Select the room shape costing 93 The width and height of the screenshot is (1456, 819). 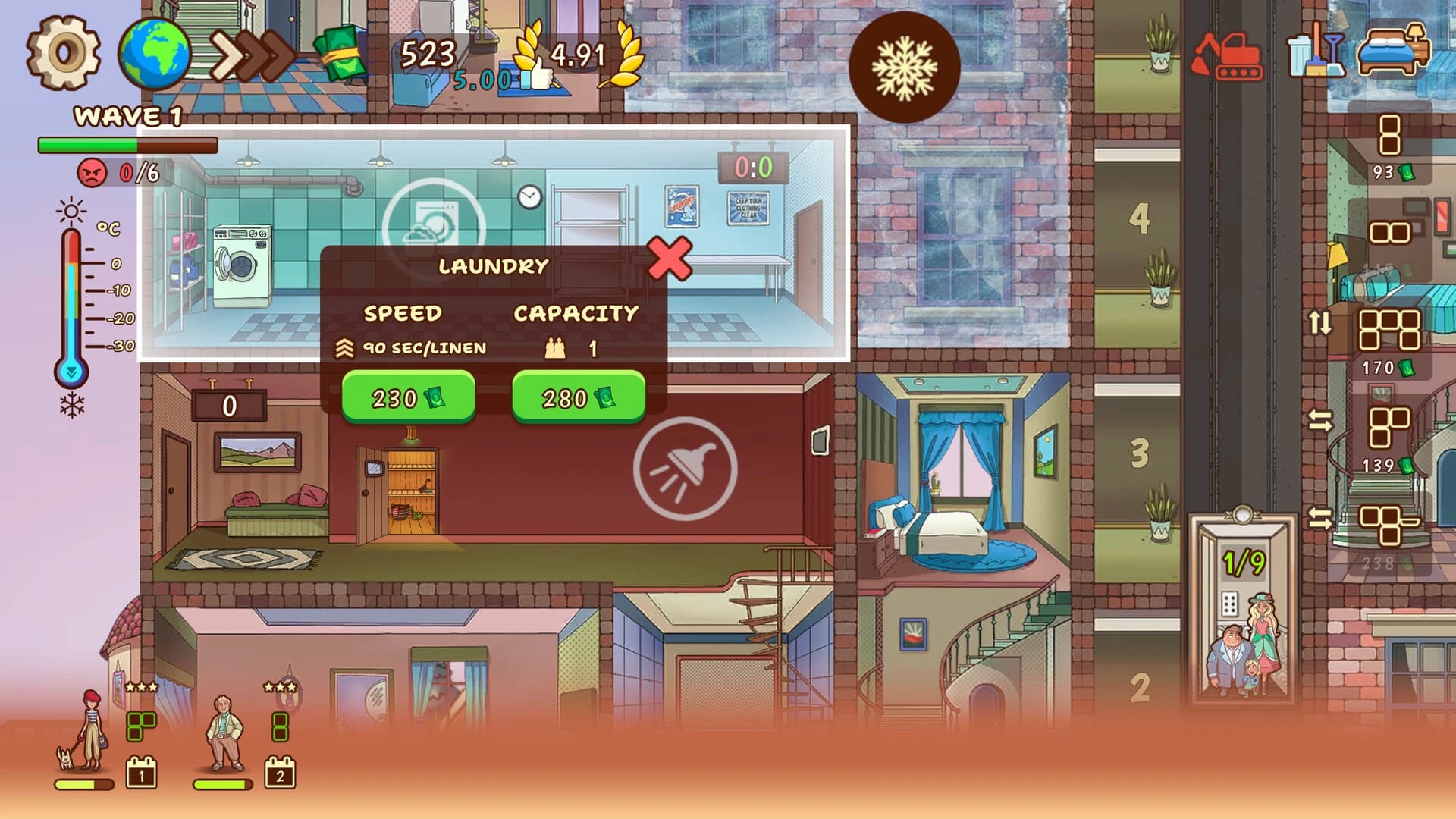point(1389,146)
